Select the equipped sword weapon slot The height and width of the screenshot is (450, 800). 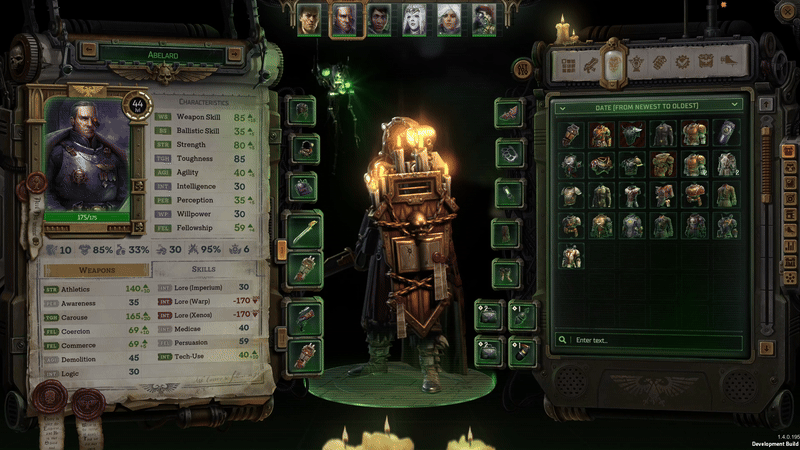click(x=304, y=232)
